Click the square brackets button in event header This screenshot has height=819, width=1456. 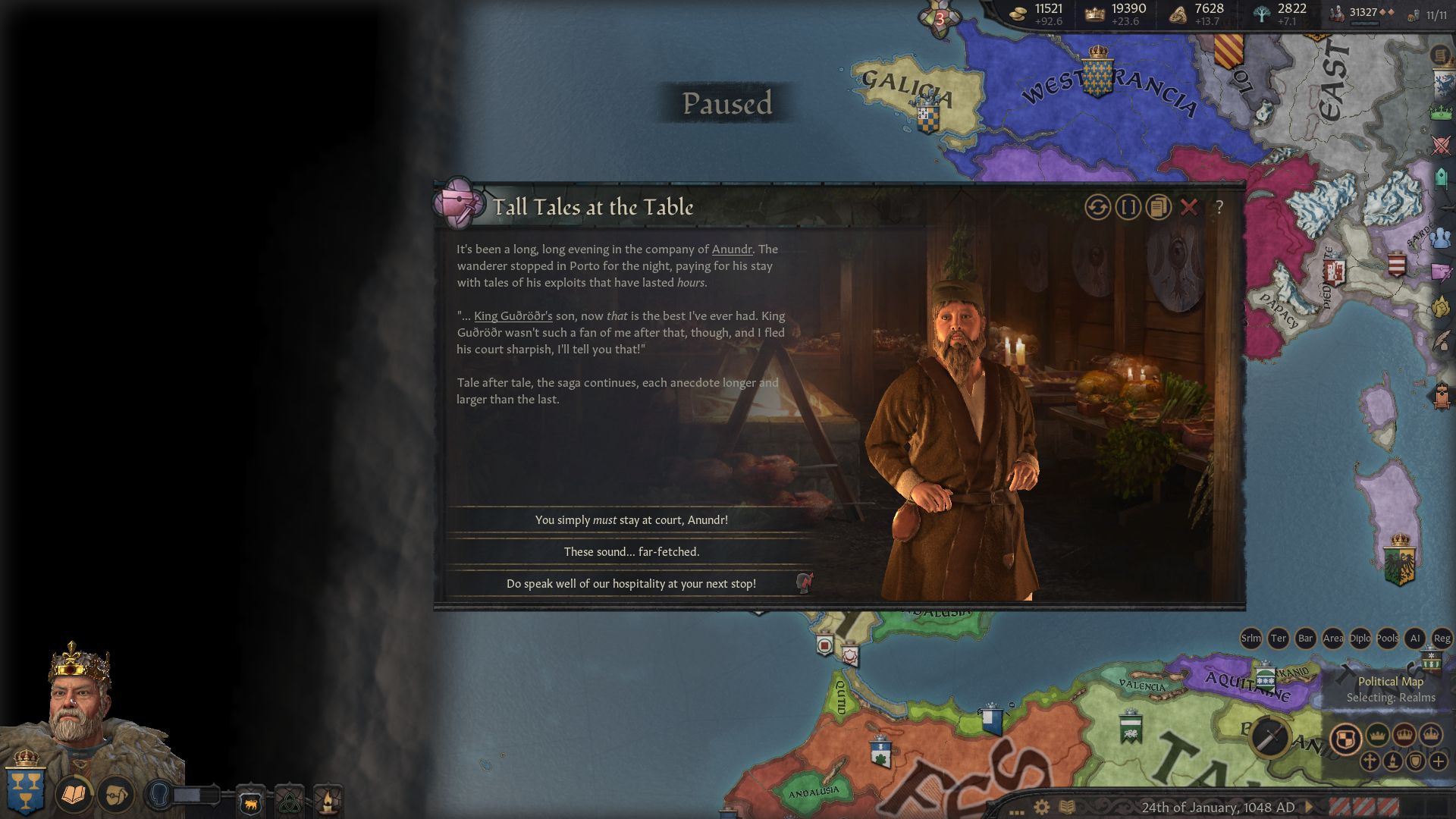(1128, 207)
